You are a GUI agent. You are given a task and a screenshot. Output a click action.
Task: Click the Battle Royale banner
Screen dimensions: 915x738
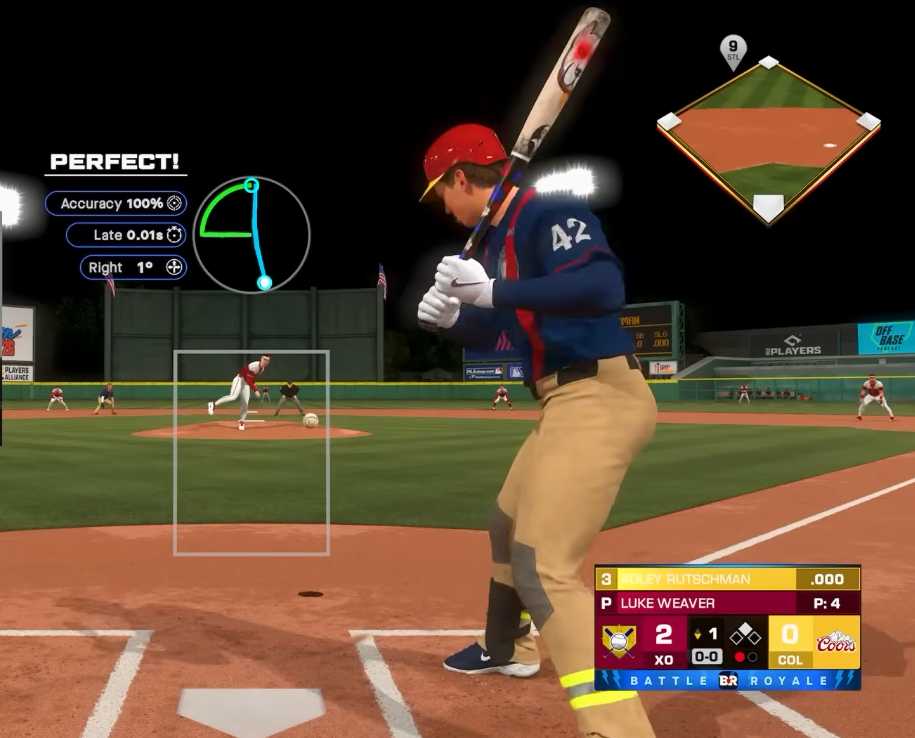pos(727,680)
